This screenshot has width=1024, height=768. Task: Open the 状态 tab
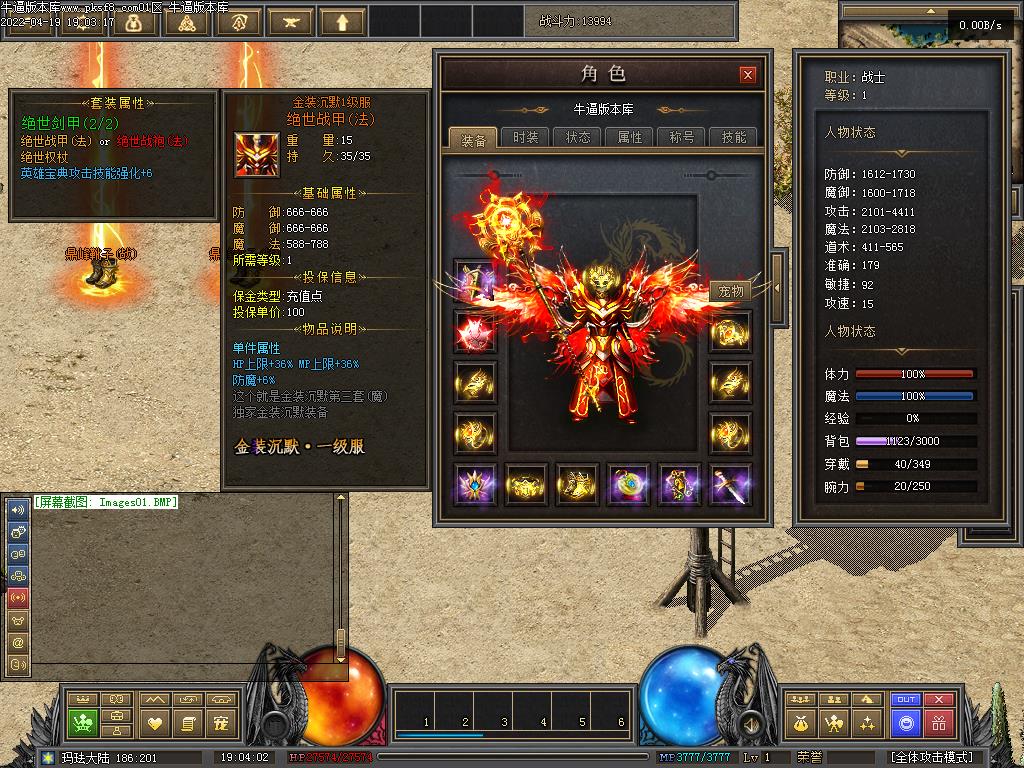point(578,137)
